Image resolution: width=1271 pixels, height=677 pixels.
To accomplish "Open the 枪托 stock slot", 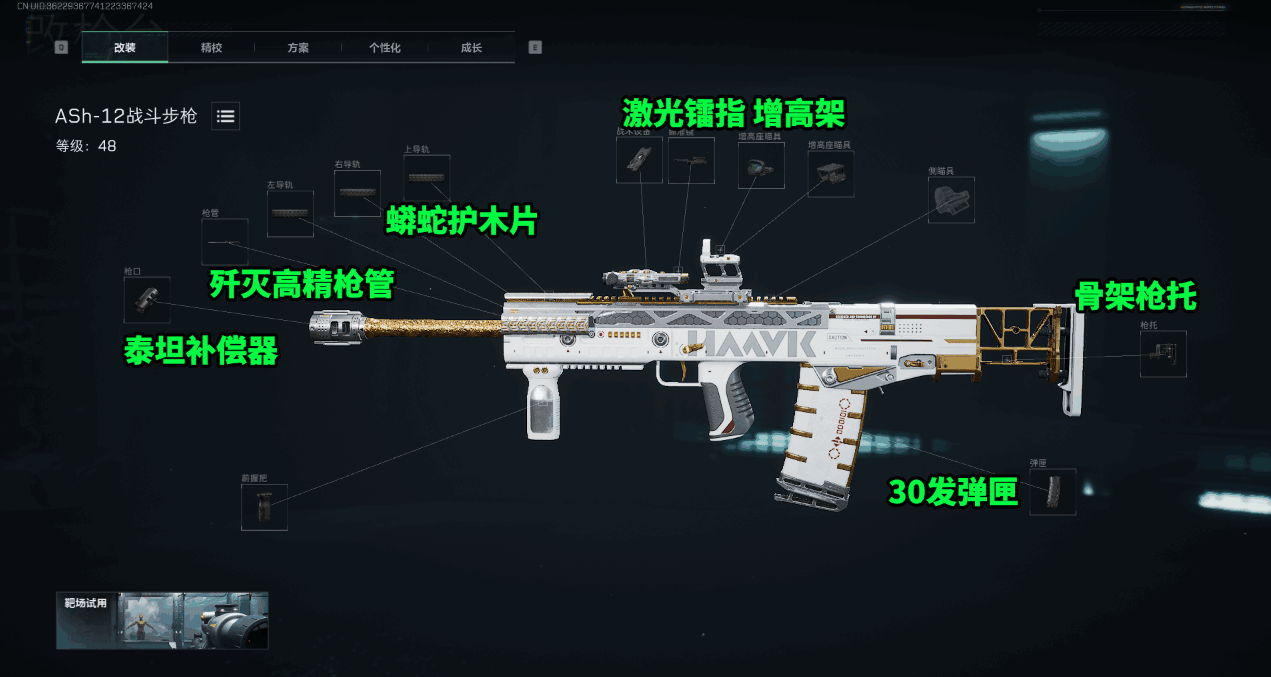I will tap(1163, 353).
